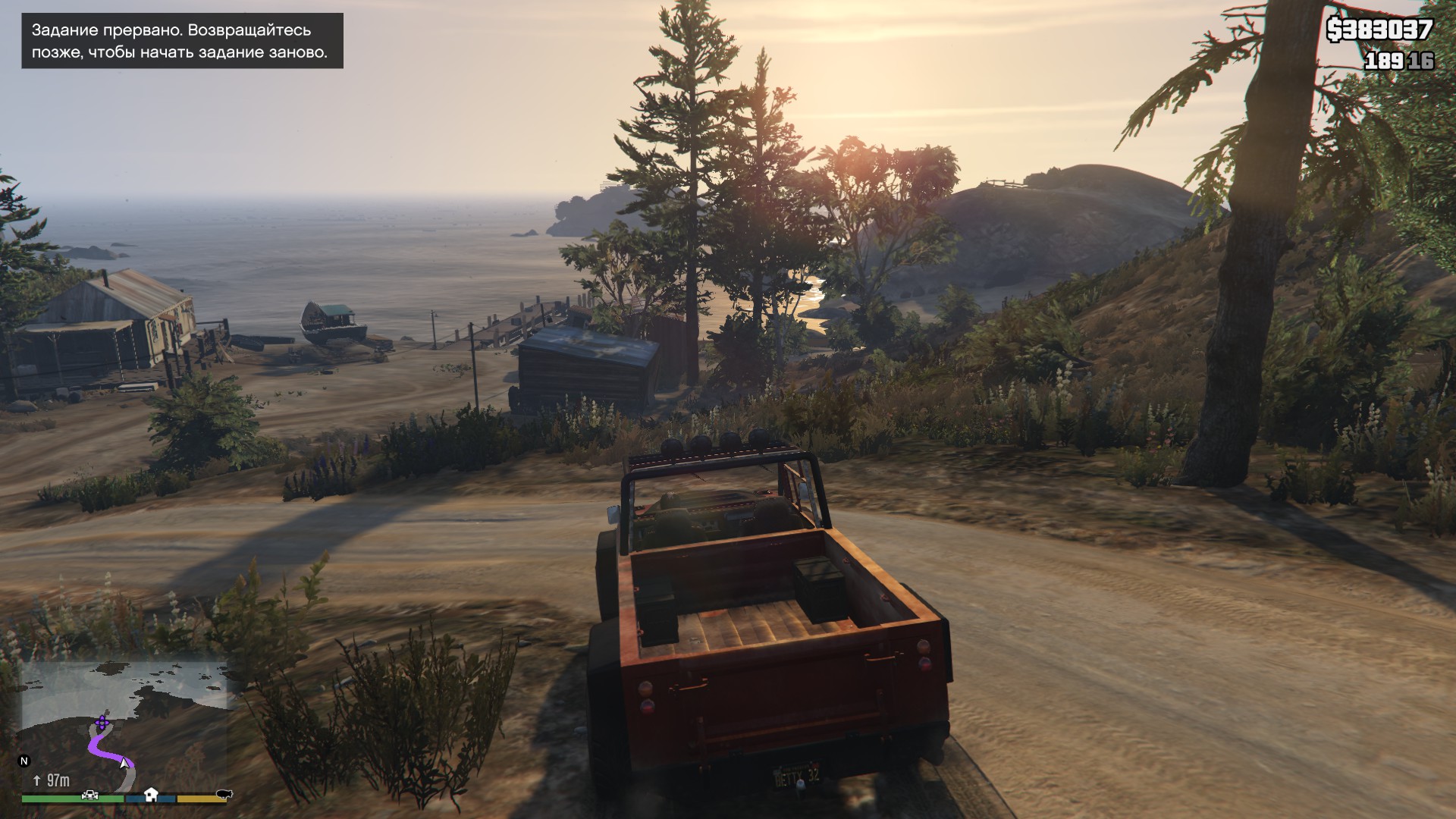The width and height of the screenshot is (1456, 819).
Task: Click the North compass indicator on the minimap
Action: [24, 761]
